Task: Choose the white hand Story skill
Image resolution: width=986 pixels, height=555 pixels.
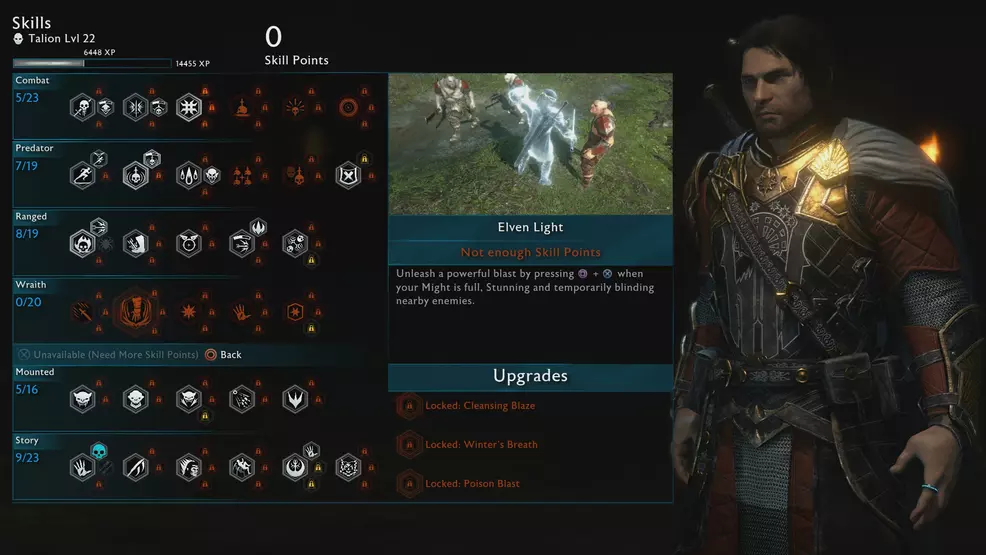Action: tap(82, 467)
